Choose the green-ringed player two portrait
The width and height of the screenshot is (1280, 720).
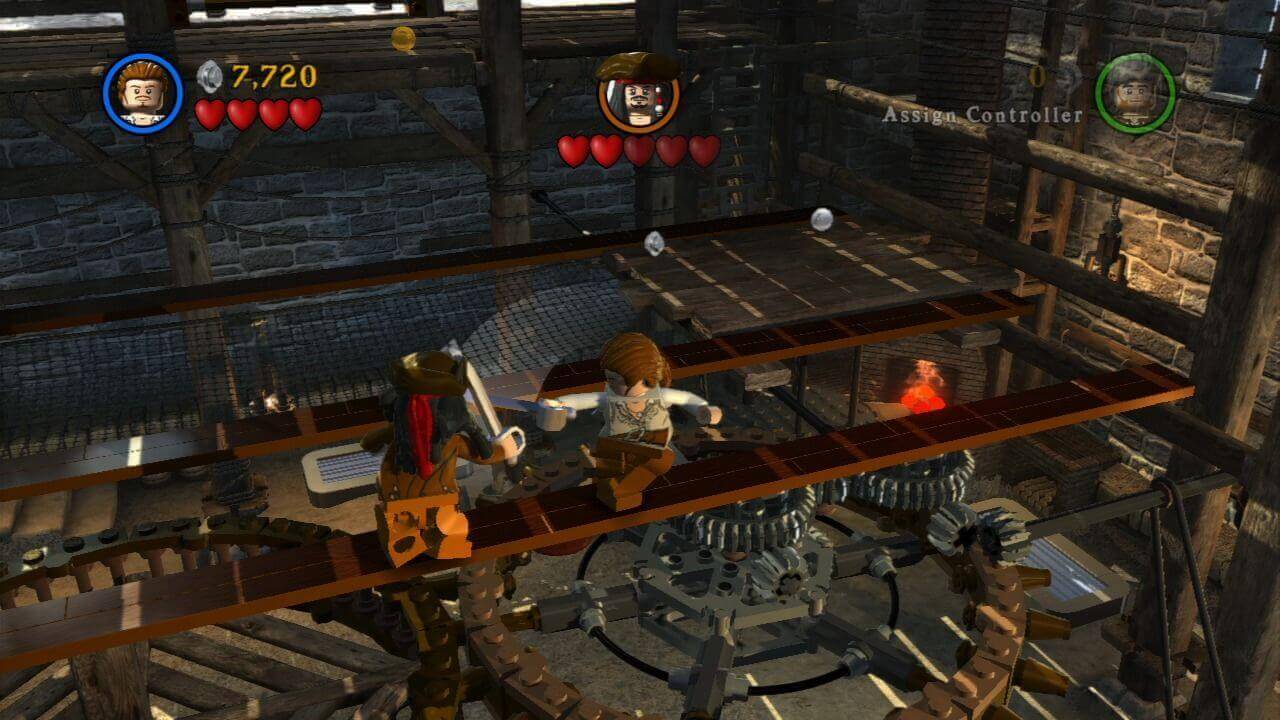click(1135, 93)
